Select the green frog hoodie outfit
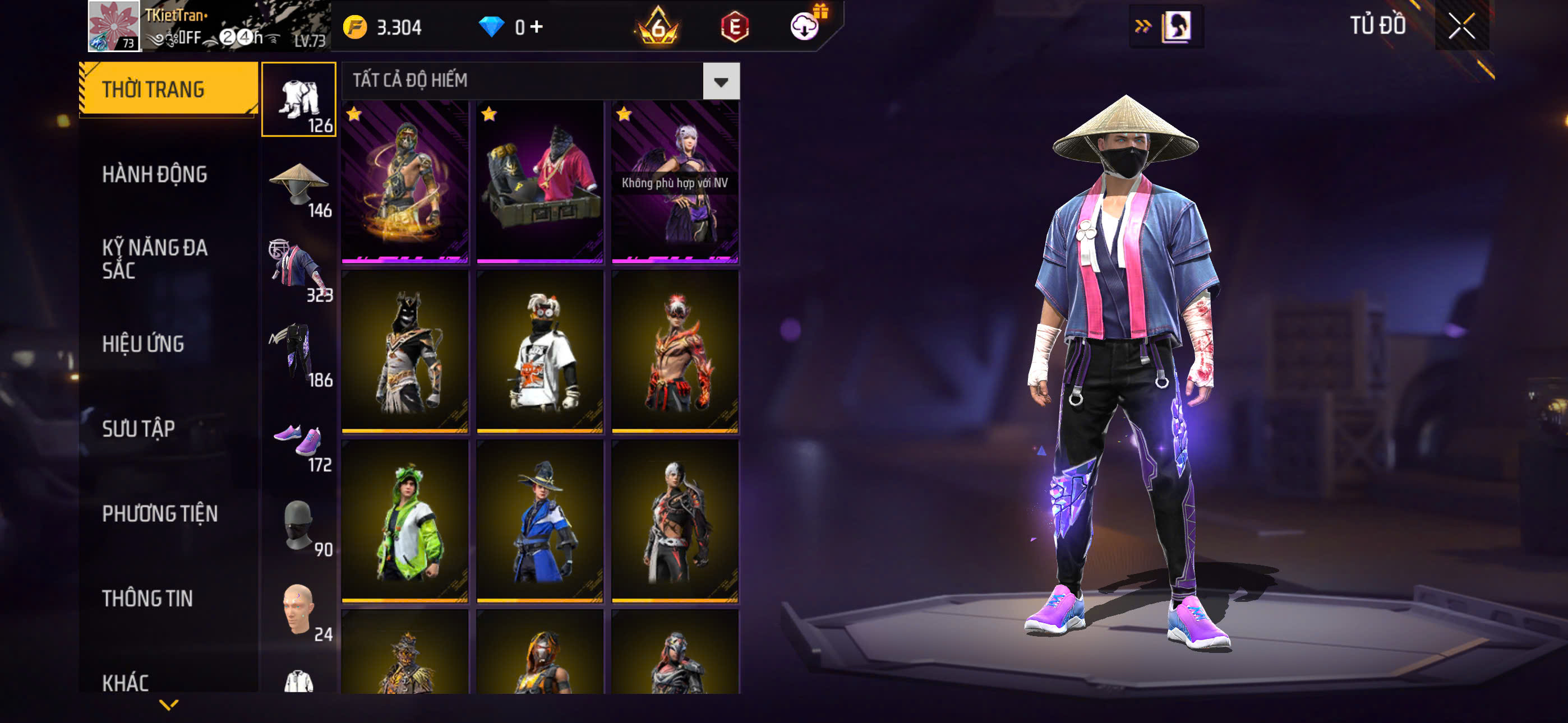 point(405,521)
